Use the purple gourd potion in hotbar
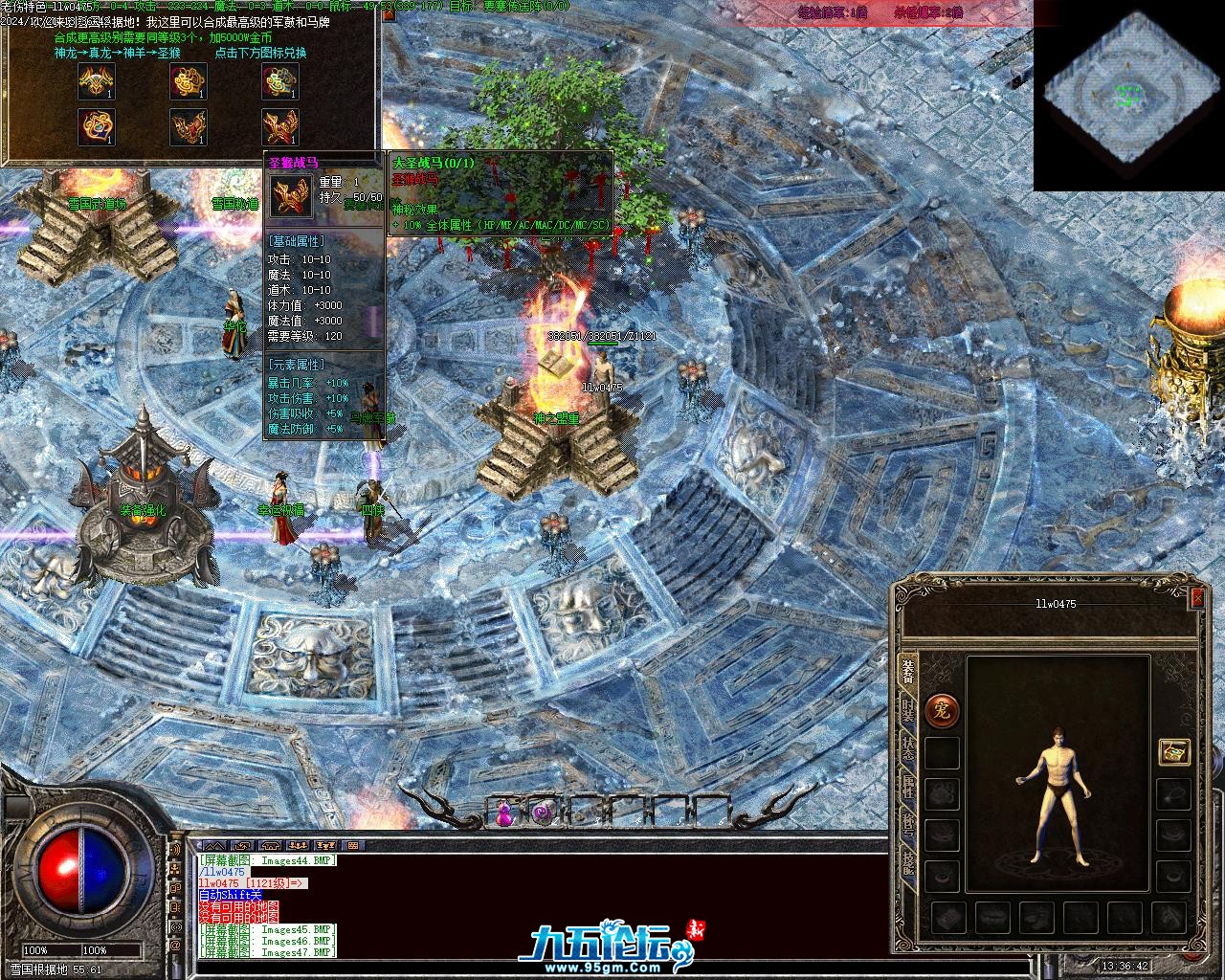The height and width of the screenshot is (980, 1225). tap(503, 813)
